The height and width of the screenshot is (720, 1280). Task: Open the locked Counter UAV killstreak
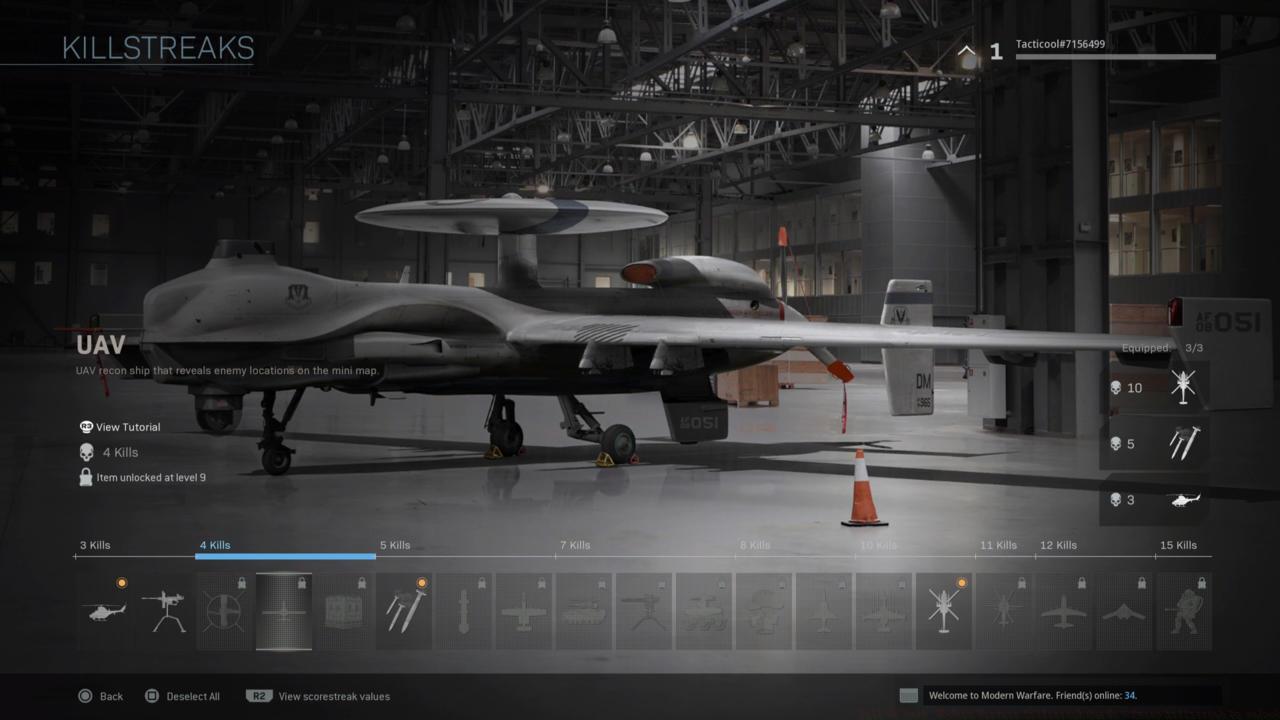click(224, 610)
